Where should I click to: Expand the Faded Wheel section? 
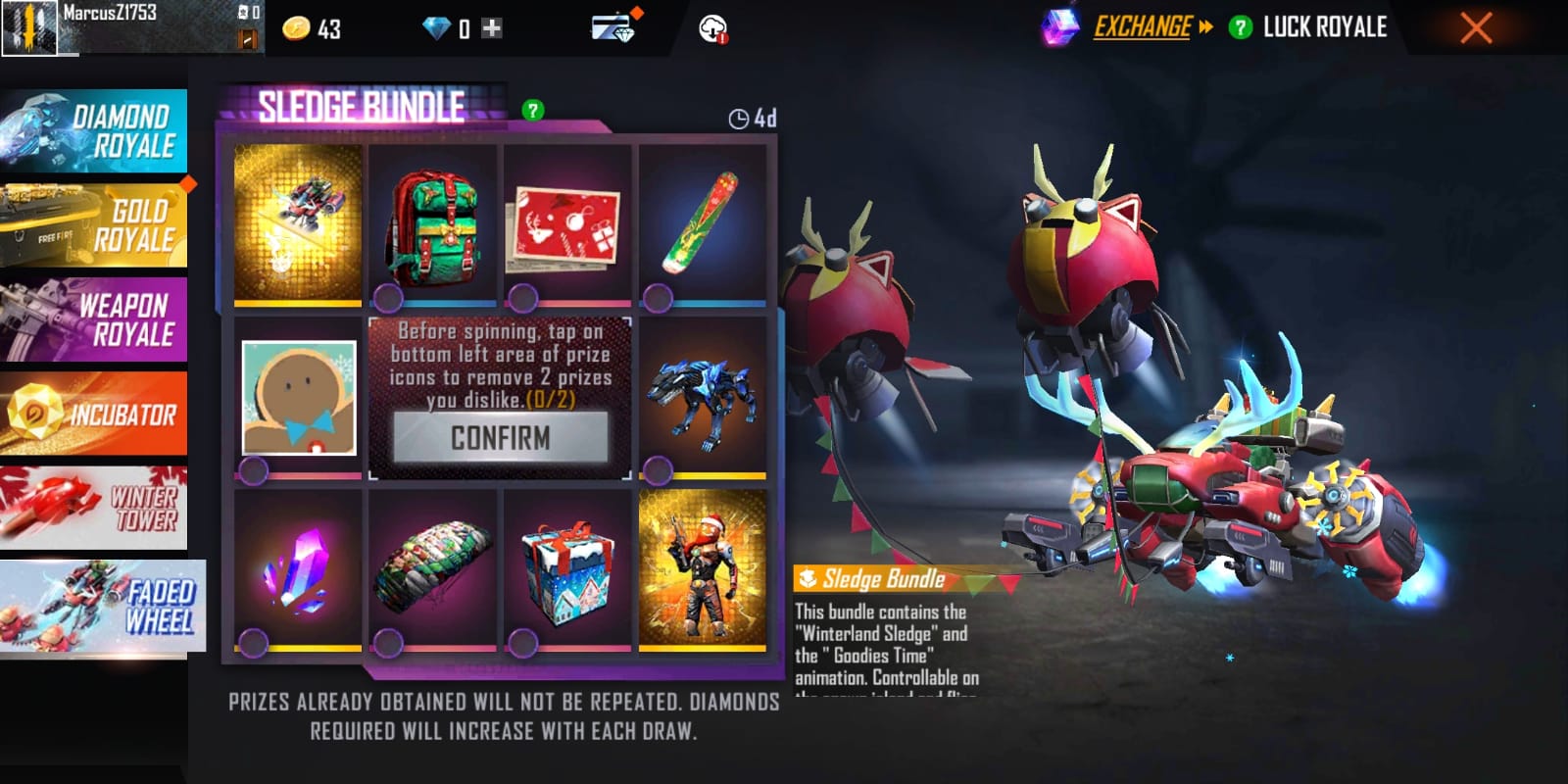tap(103, 606)
